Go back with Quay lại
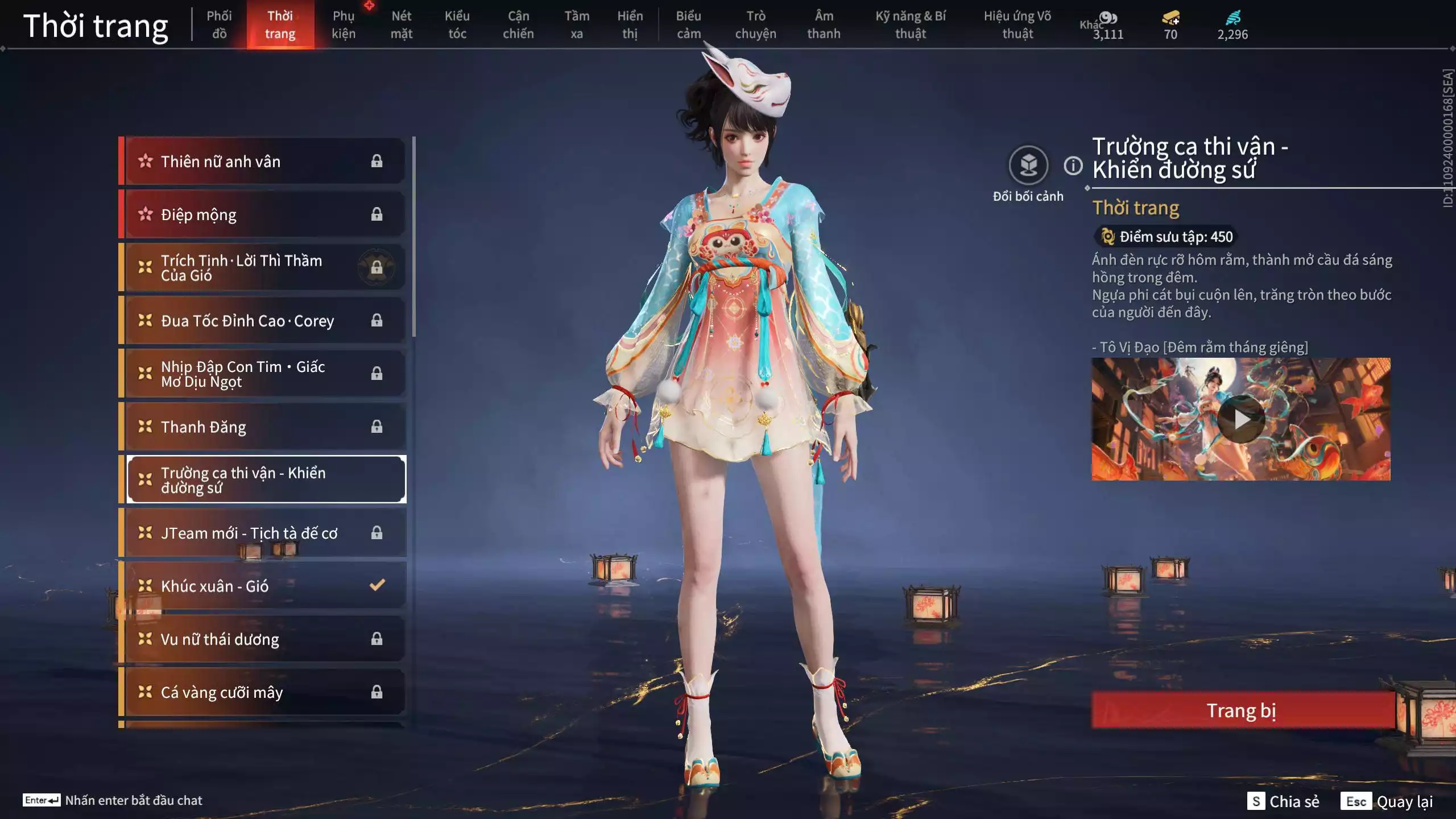 click(x=1387, y=801)
